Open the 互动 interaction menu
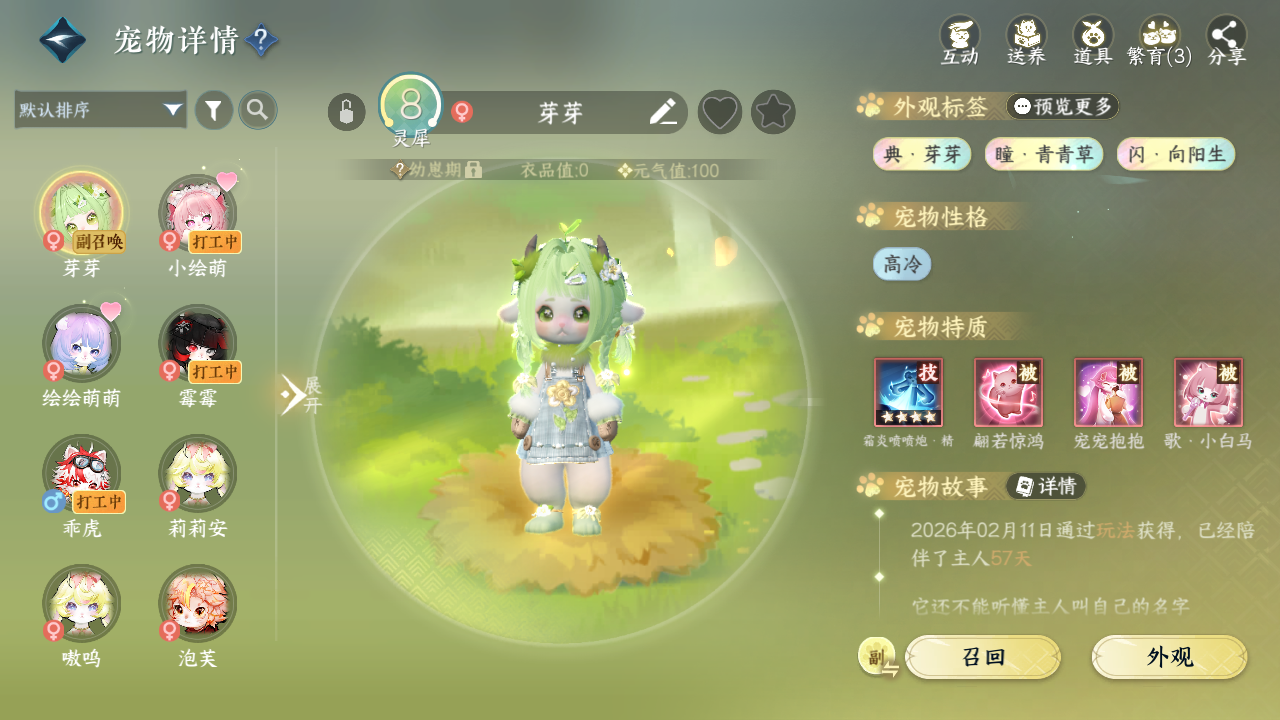 pyautogui.click(x=959, y=40)
